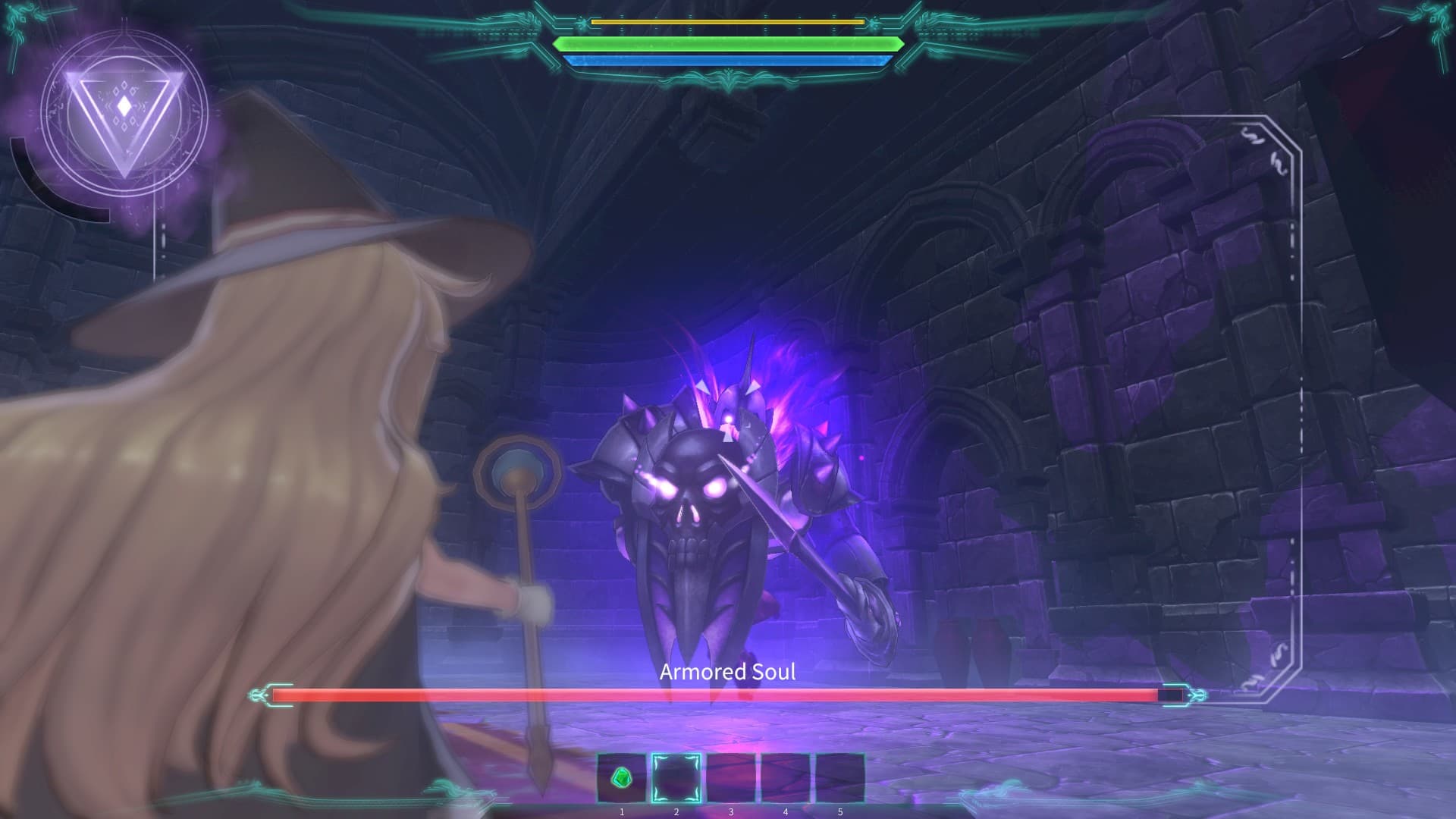This screenshot has height=819, width=1456.
Task: Select the green gem item in hotbar slot 1
Action: point(620,778)
